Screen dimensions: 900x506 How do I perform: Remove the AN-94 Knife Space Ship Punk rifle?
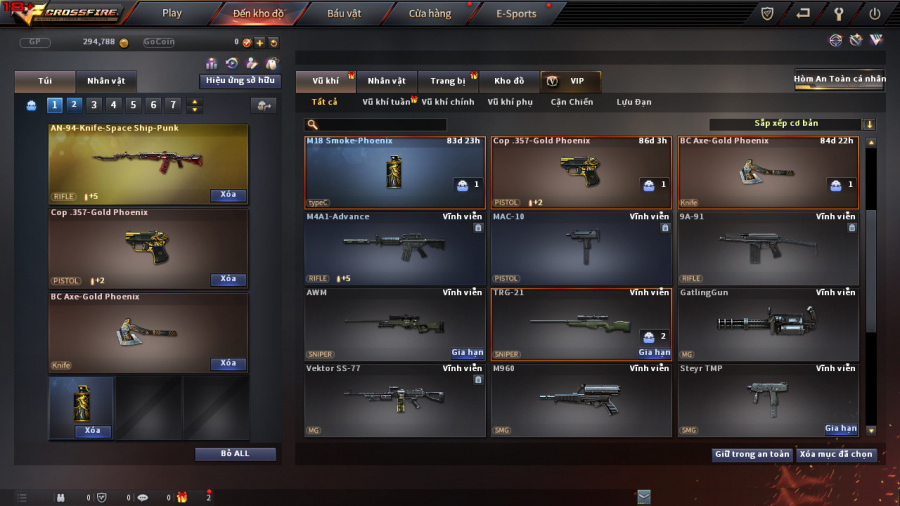pyautogui.click(x=228, y=195)
